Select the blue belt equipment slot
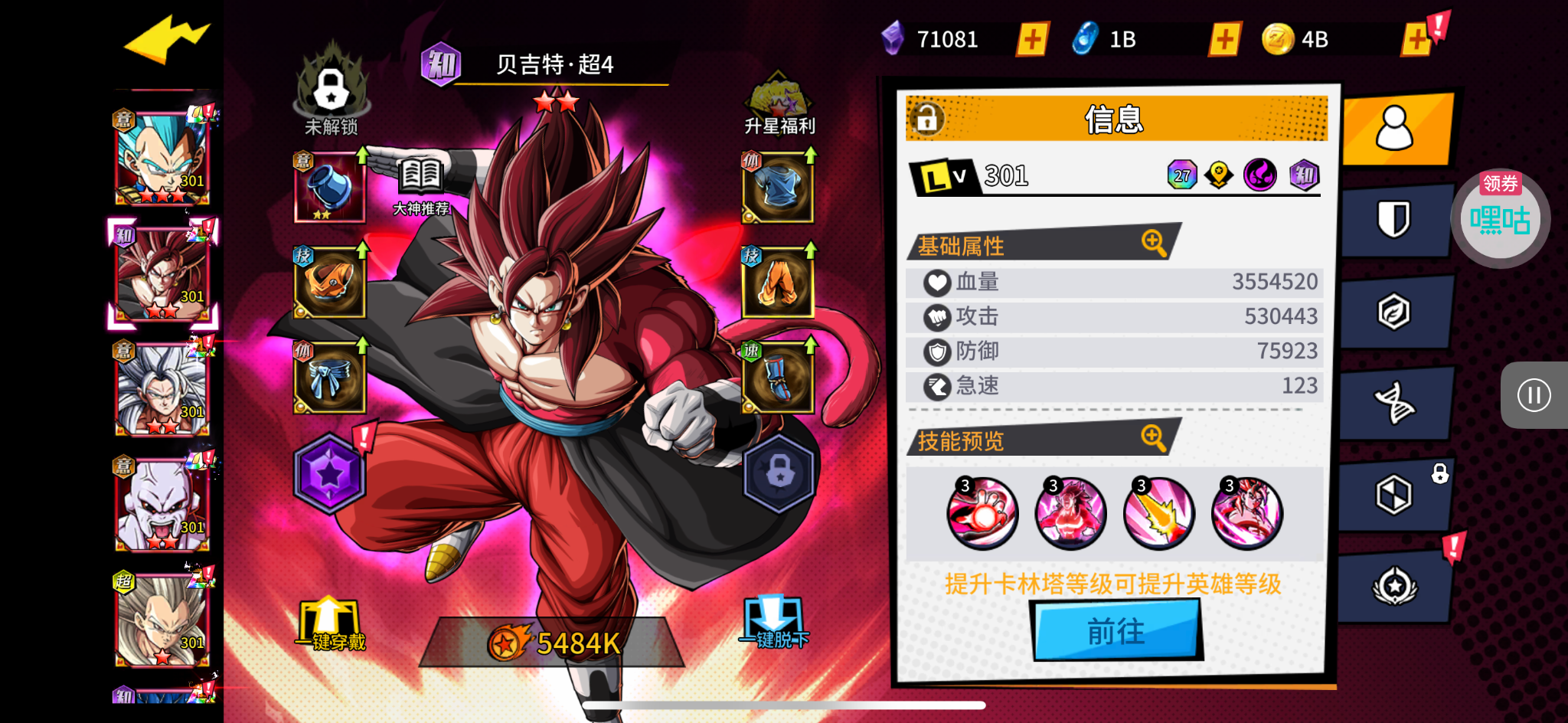Image resolution: width=1568 pixels, height=723 pixels. click(x=330, y=378)
